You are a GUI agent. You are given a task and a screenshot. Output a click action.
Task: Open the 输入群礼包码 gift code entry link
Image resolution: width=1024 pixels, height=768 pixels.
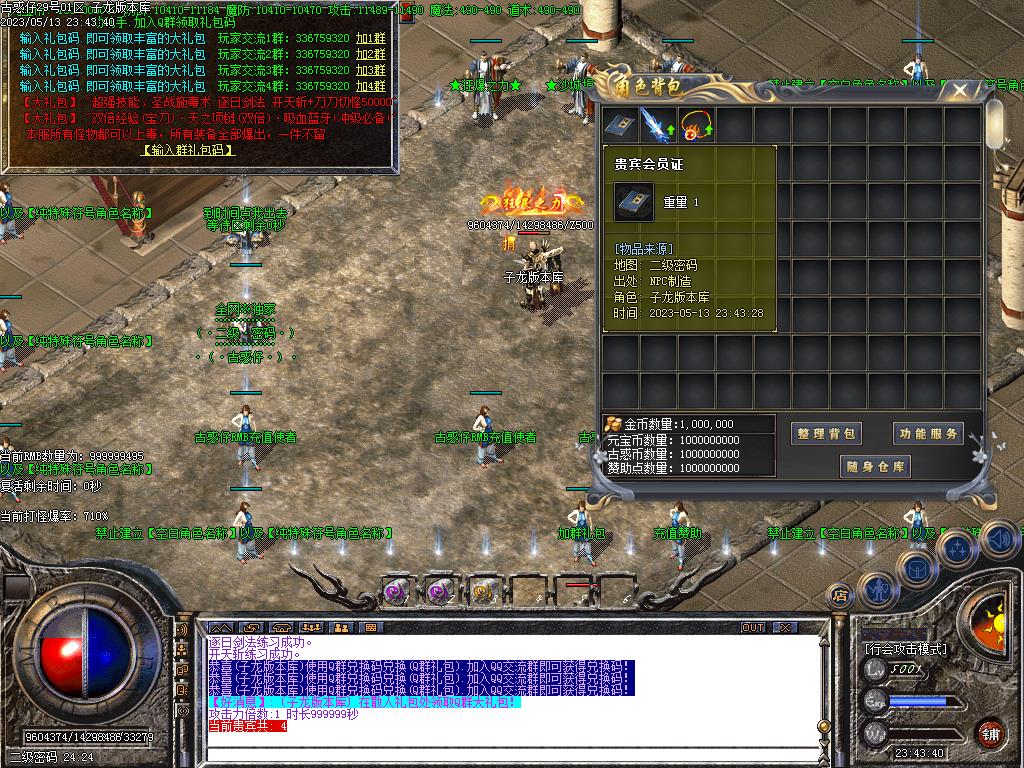click(x=188, y=150)
